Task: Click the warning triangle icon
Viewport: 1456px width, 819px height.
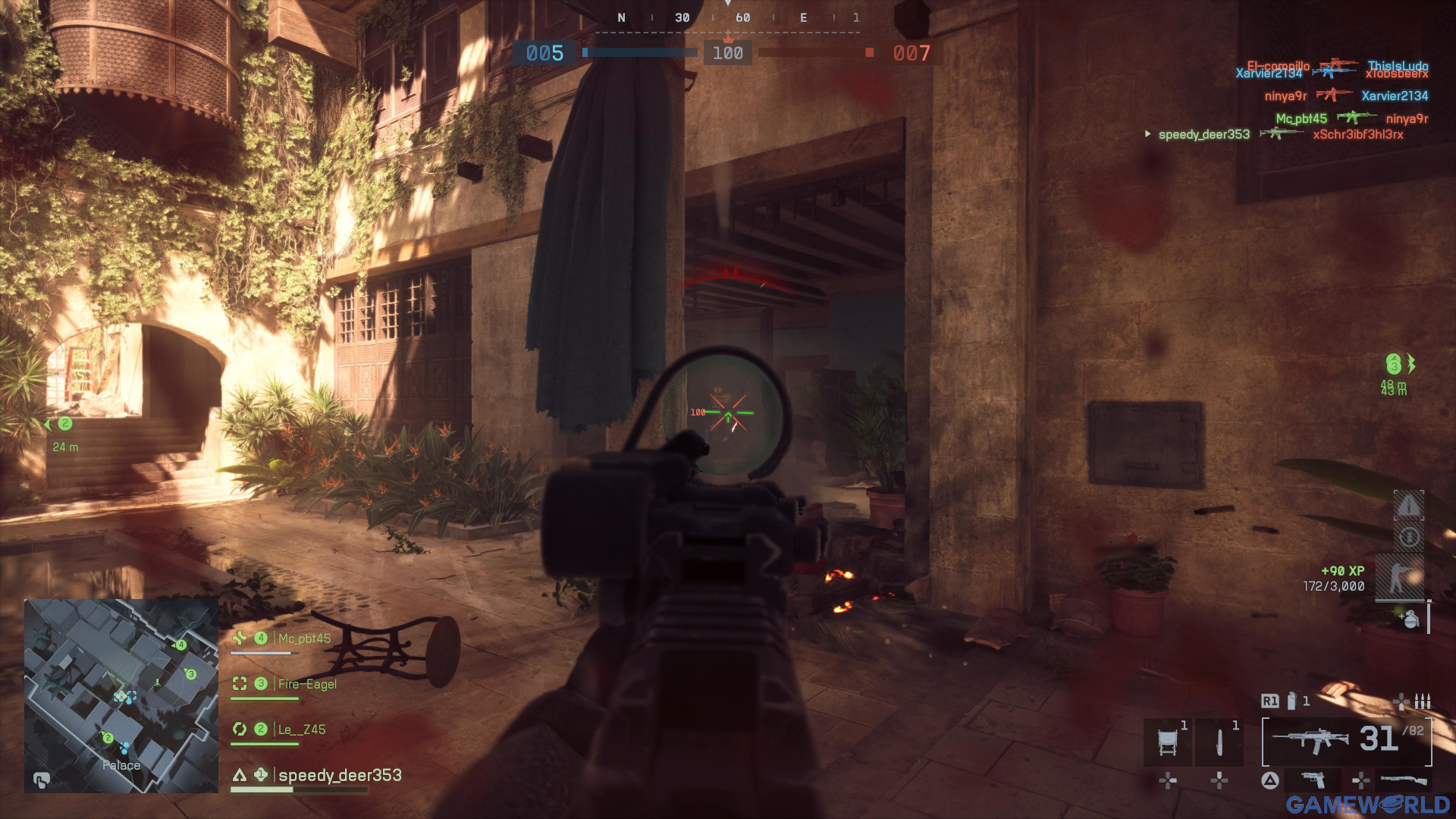Action: [1408, 505]
